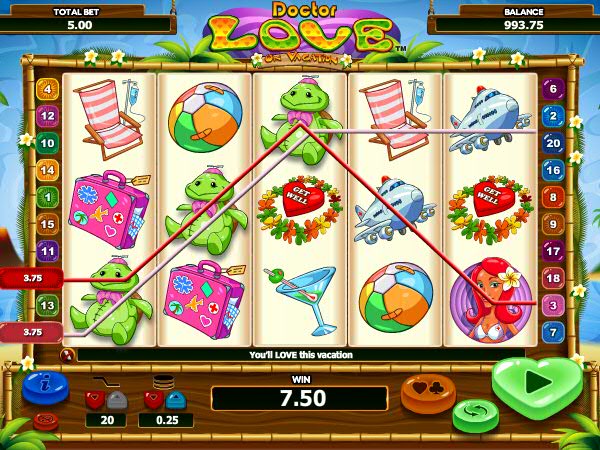Decrease paylines with the red minus heart

[95, 400]
